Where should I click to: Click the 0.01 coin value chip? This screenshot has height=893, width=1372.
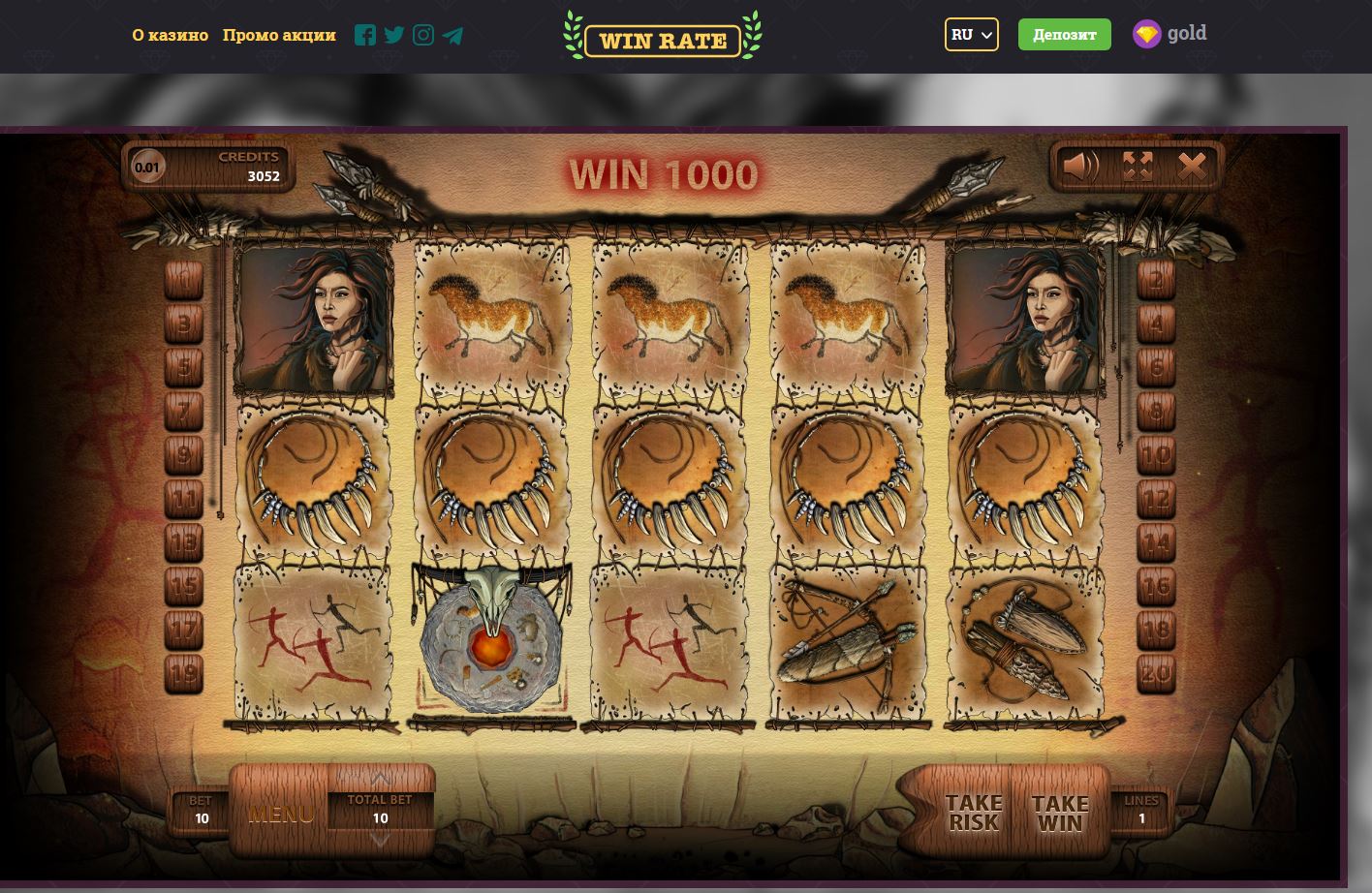pos(147,167)
